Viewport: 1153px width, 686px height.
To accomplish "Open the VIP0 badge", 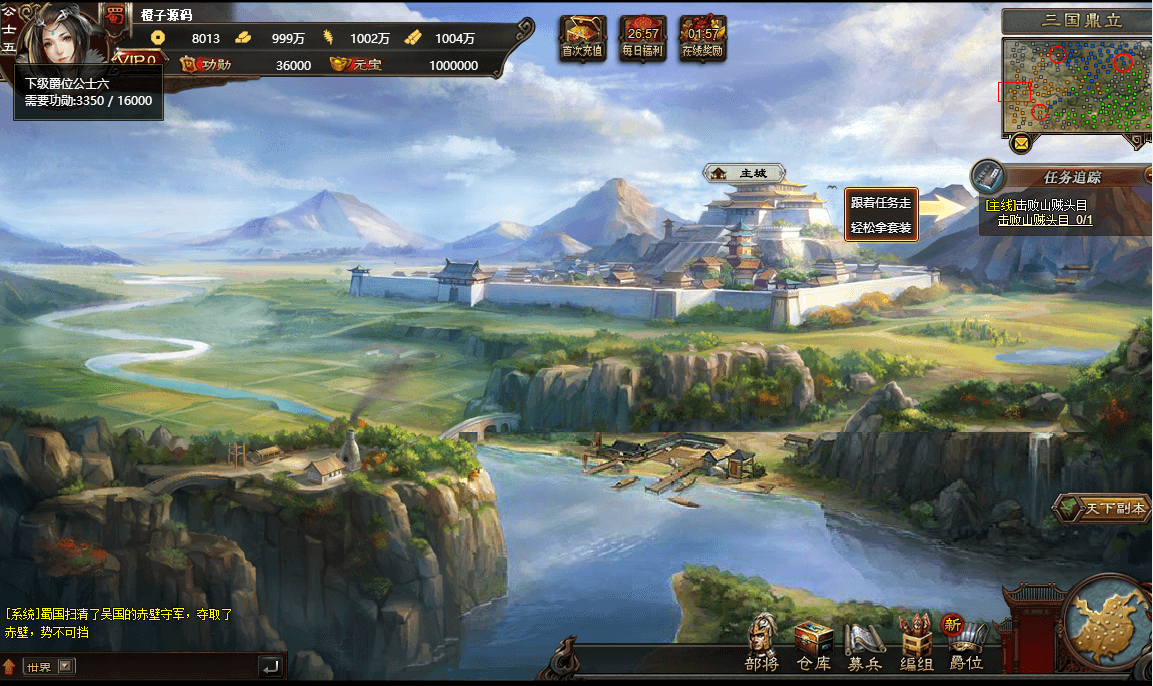I will coord(137,60).
